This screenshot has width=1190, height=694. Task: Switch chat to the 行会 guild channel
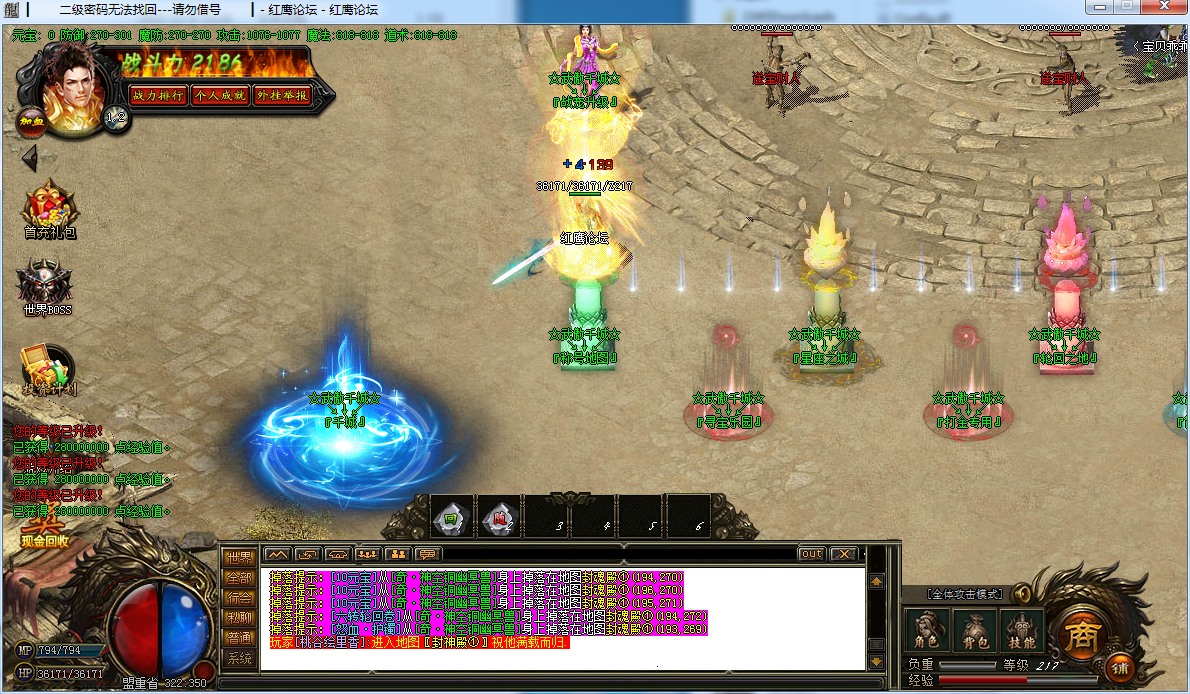239,598
